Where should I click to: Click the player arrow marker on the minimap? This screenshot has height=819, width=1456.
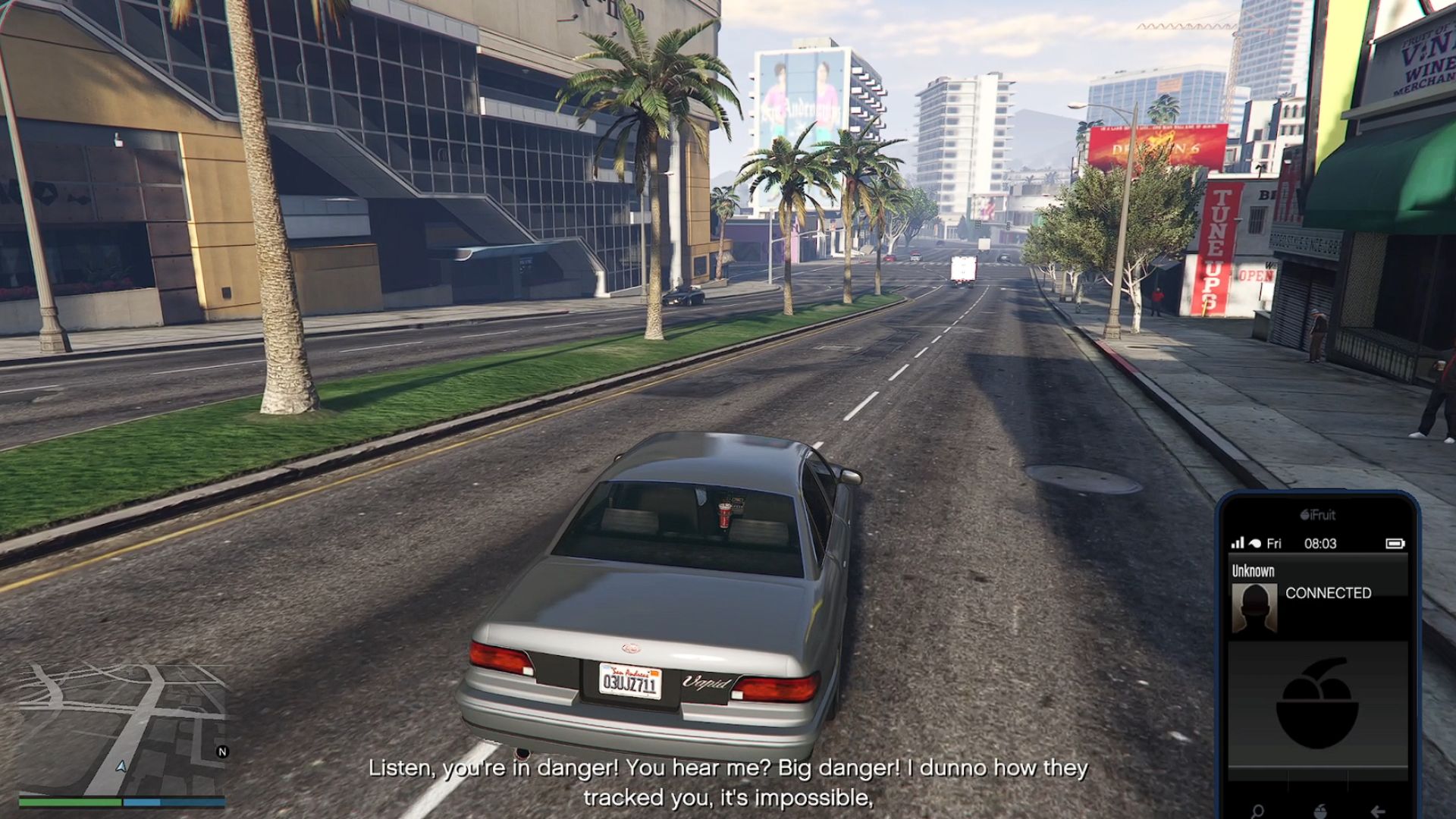tap(121, 767)
